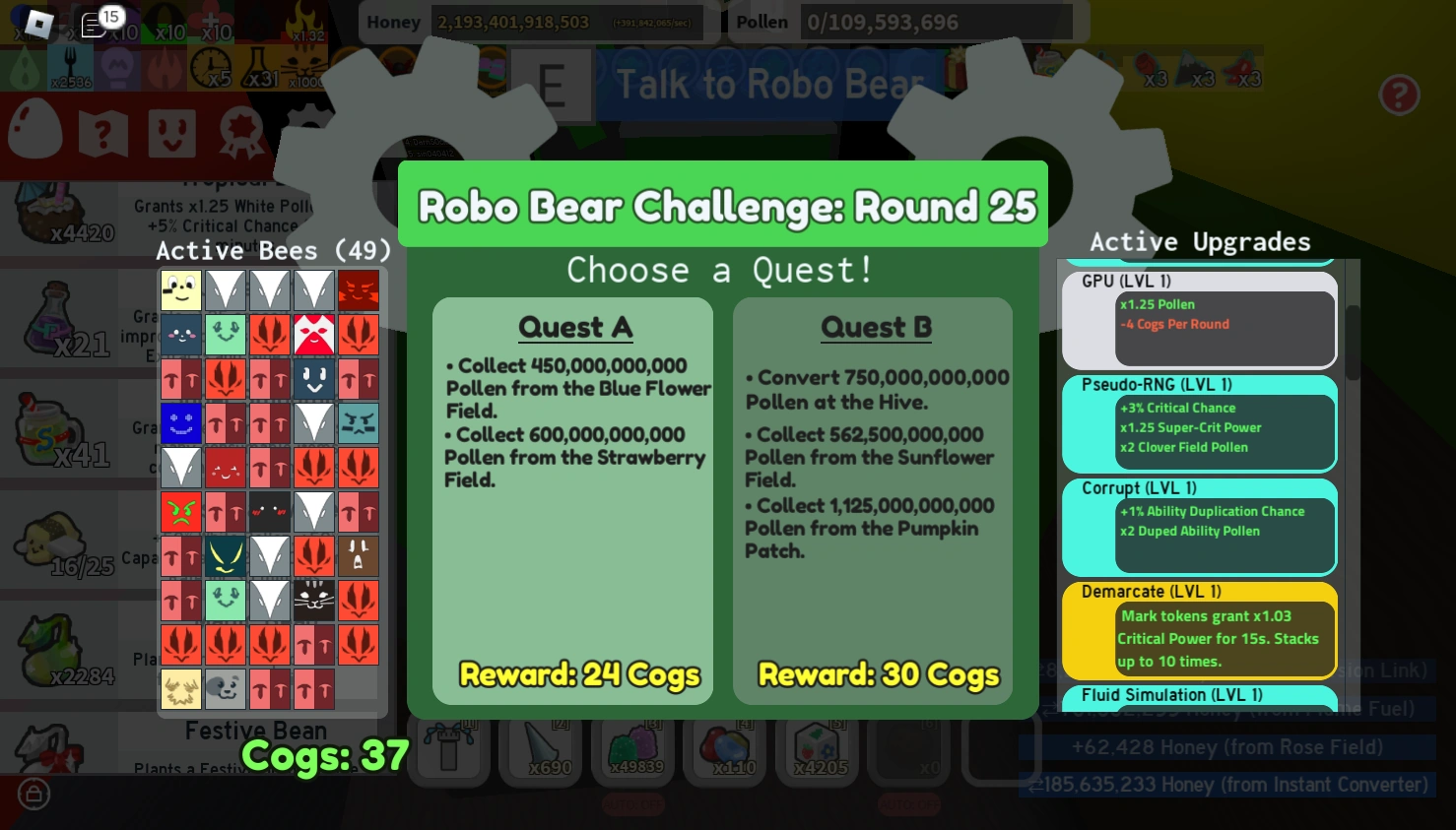This screenshot has width=1456, height=830.
Task: Open the Active Bees (49) panel header
Action: [x=273, y=250]
